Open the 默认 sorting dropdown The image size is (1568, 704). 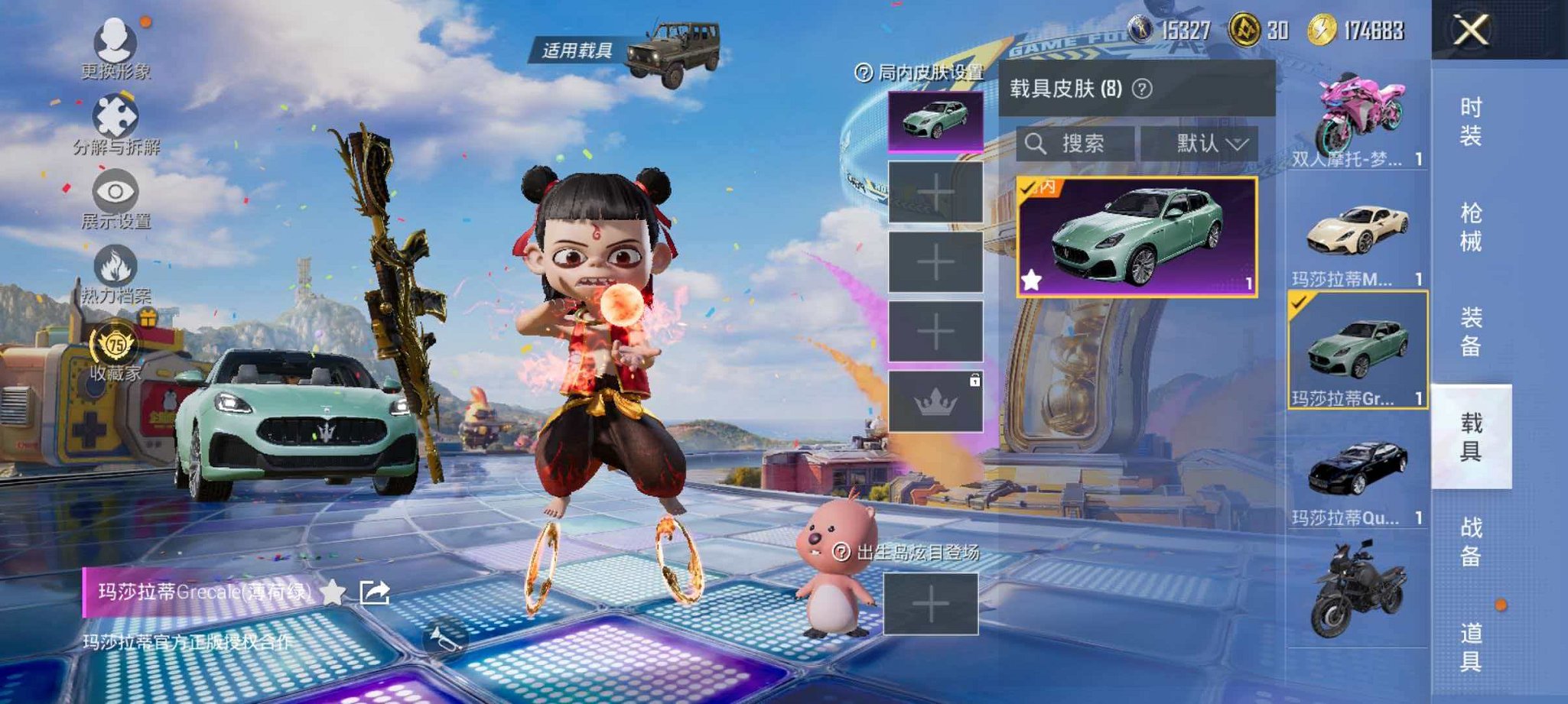tap(1205, 144)
